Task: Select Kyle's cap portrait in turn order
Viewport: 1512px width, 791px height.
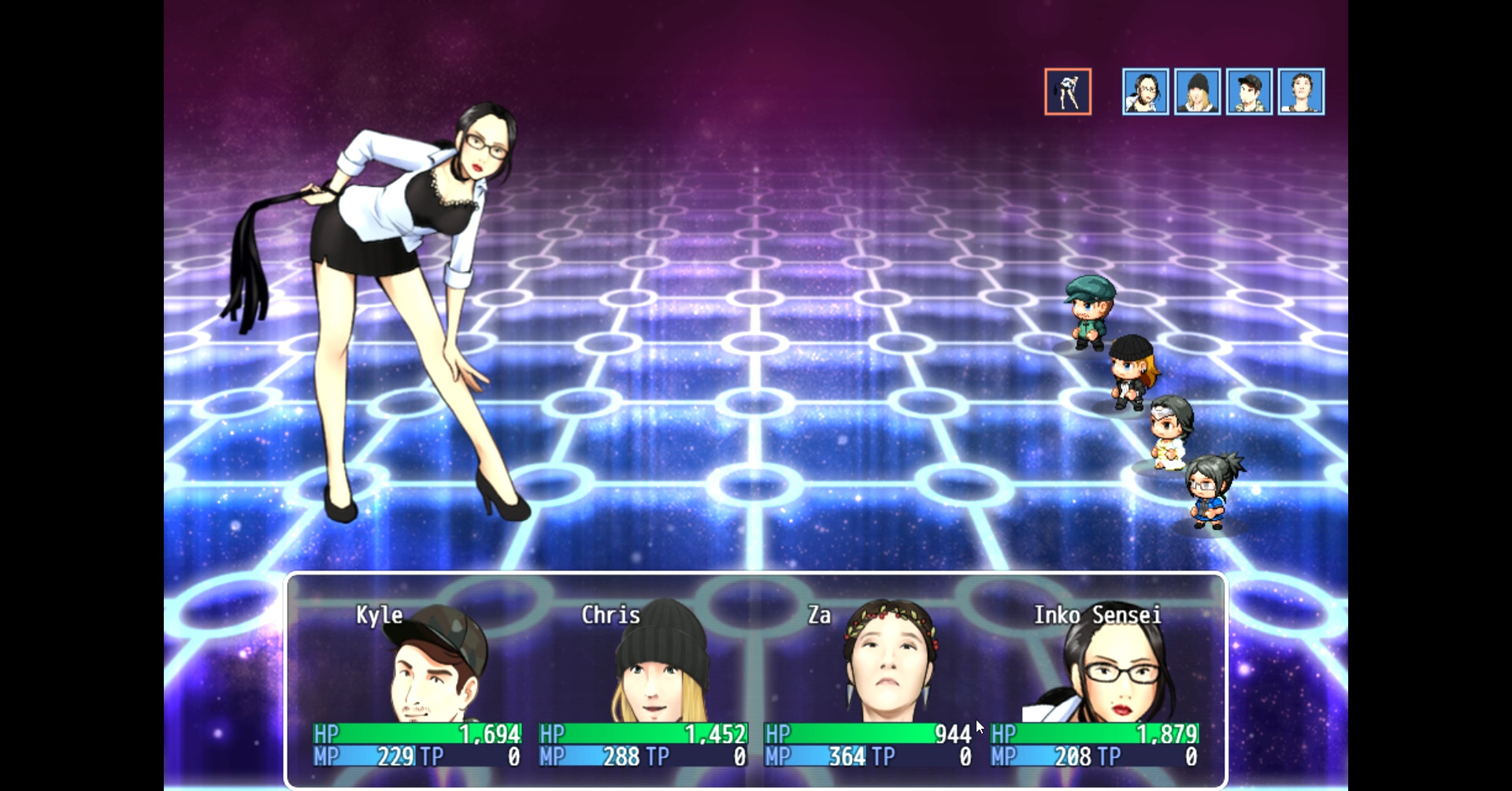Action: click(1249, 92)
